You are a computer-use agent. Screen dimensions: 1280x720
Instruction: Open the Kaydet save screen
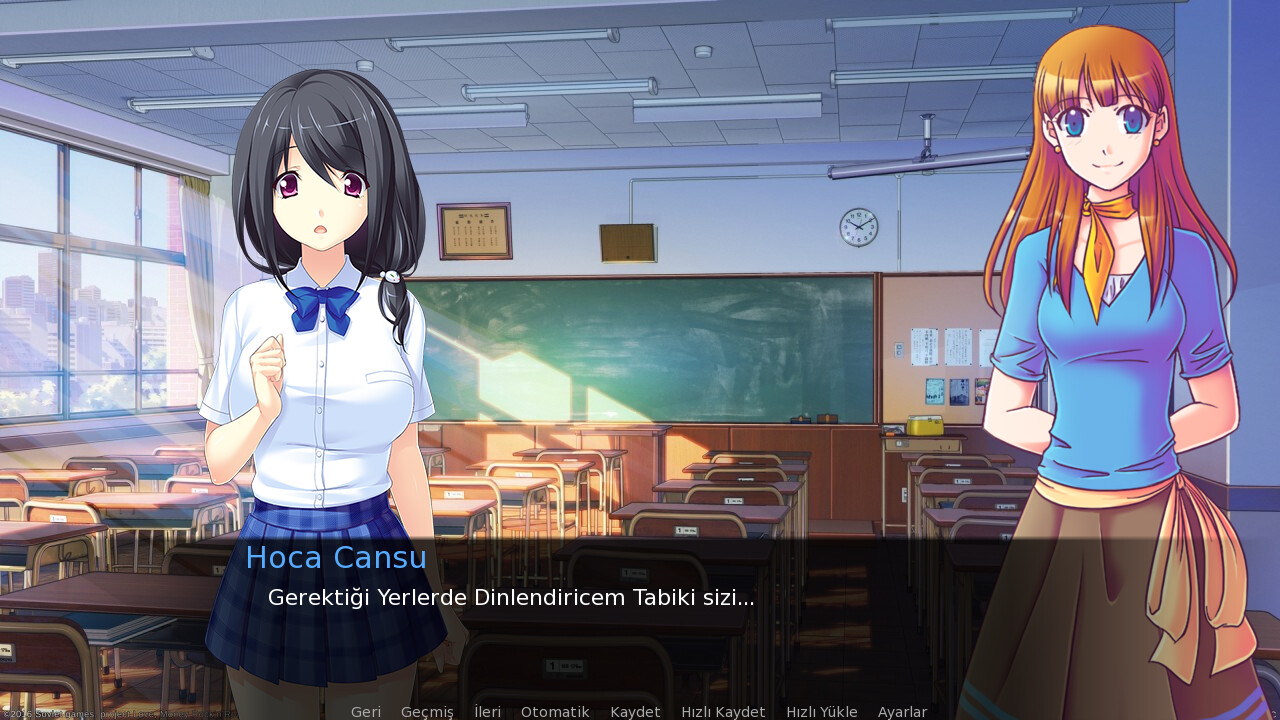click(635, 712)
